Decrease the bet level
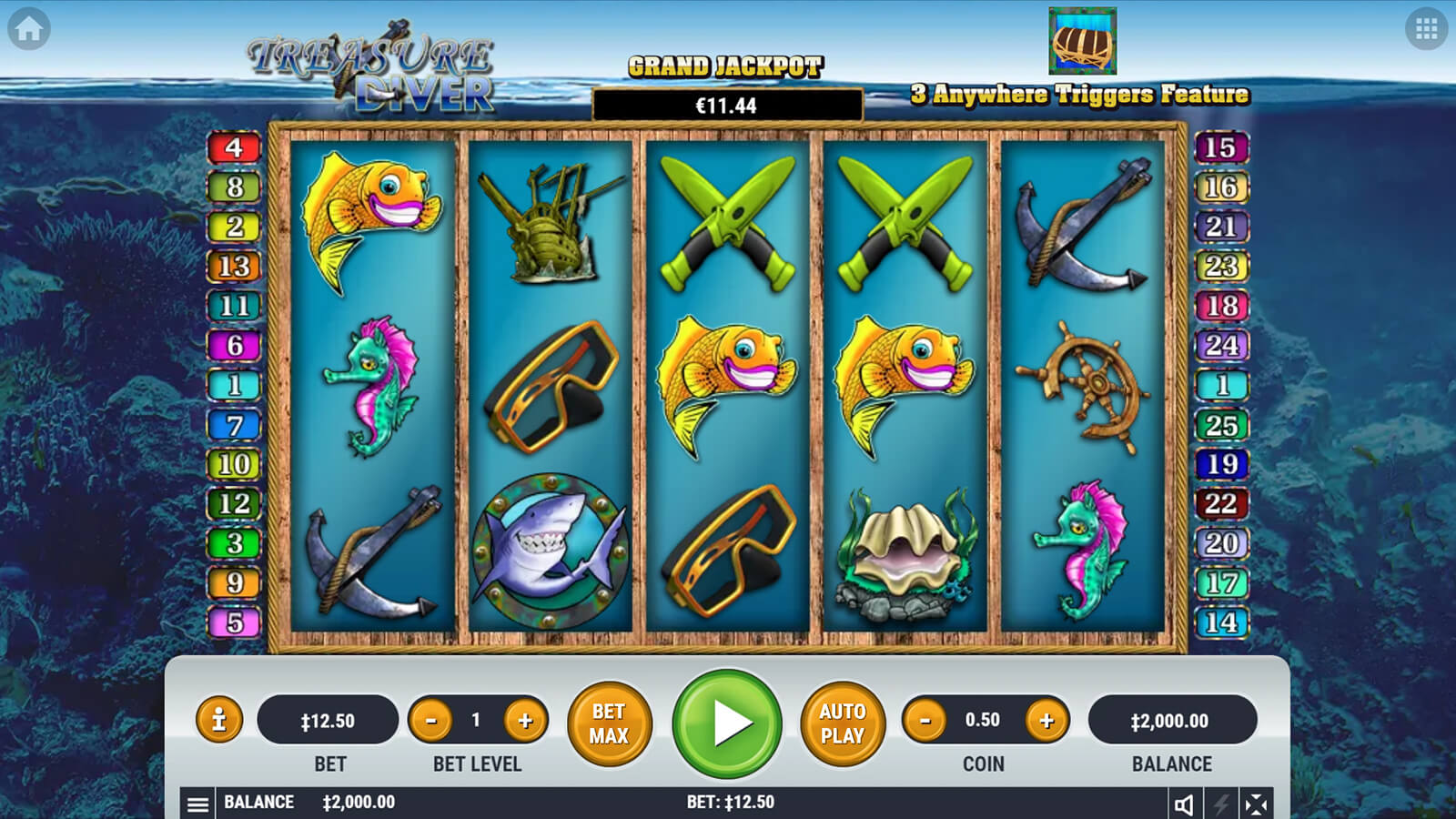The width and height of the screenshot is (1456, 819). pos(431,721)
